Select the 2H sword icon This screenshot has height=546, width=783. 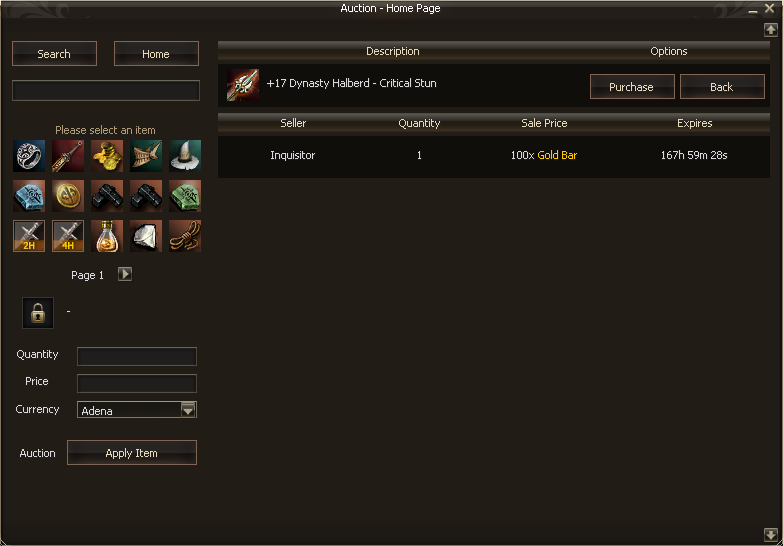coord(29,236)
